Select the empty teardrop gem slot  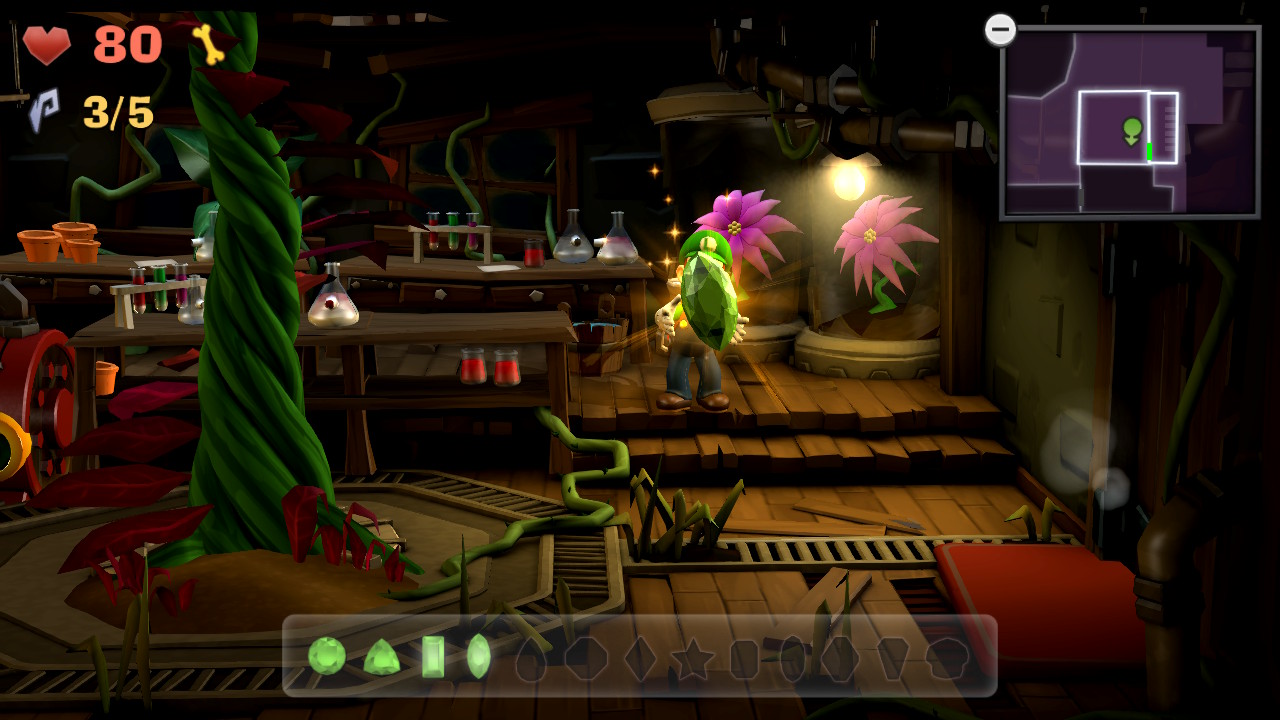pos(531,659)
